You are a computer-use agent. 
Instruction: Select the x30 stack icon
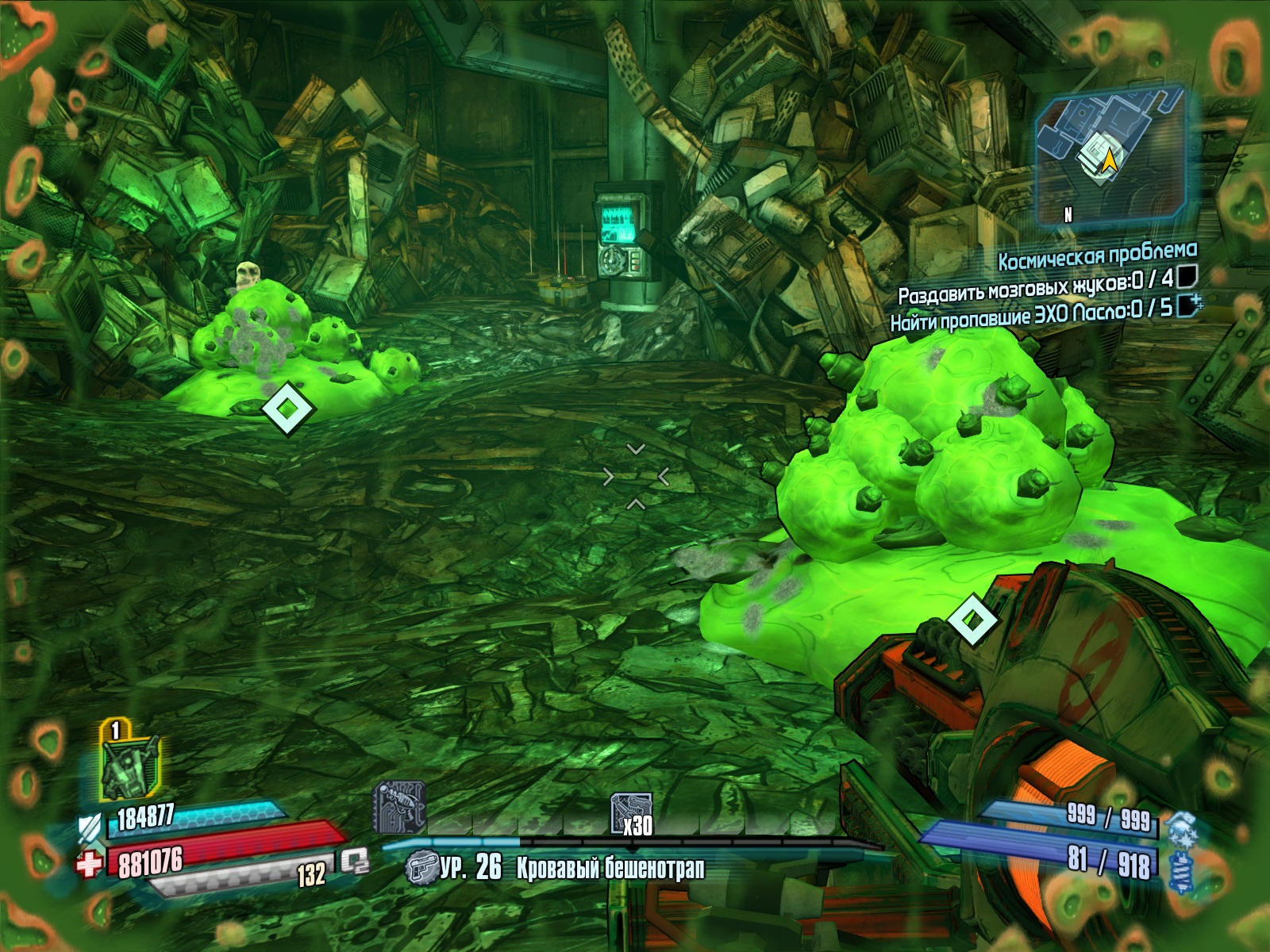click(x=632, y=814)
